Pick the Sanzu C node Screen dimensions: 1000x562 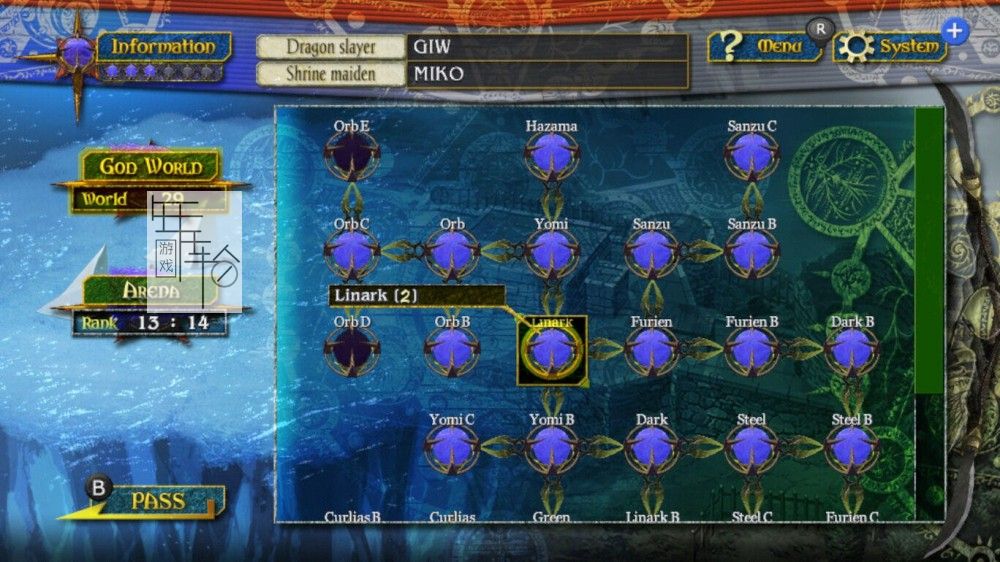(751, 154)
